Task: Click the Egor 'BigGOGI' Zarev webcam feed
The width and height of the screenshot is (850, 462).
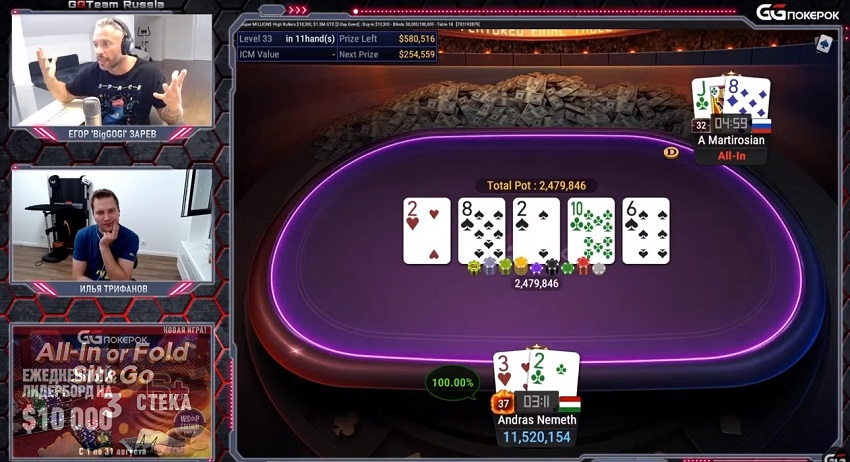Action: pos(110,70)
